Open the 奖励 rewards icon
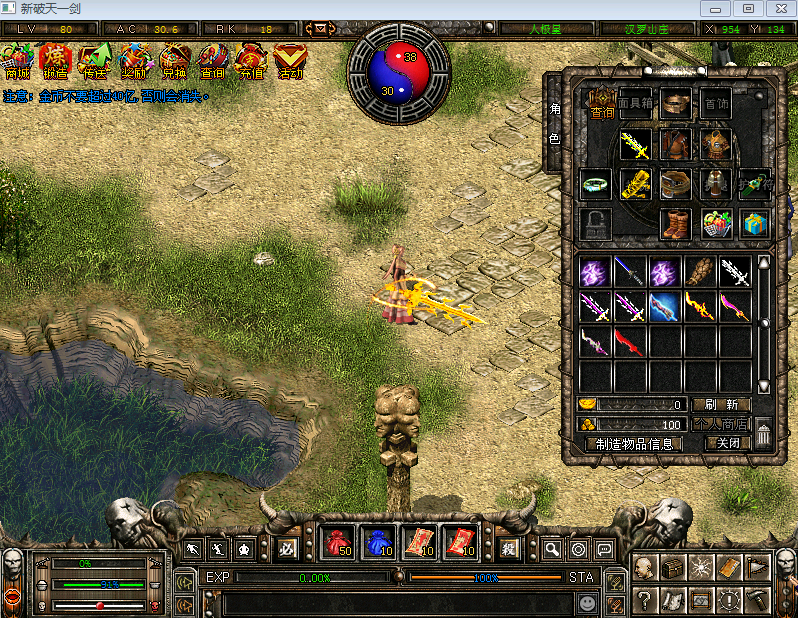 (134, 60)
